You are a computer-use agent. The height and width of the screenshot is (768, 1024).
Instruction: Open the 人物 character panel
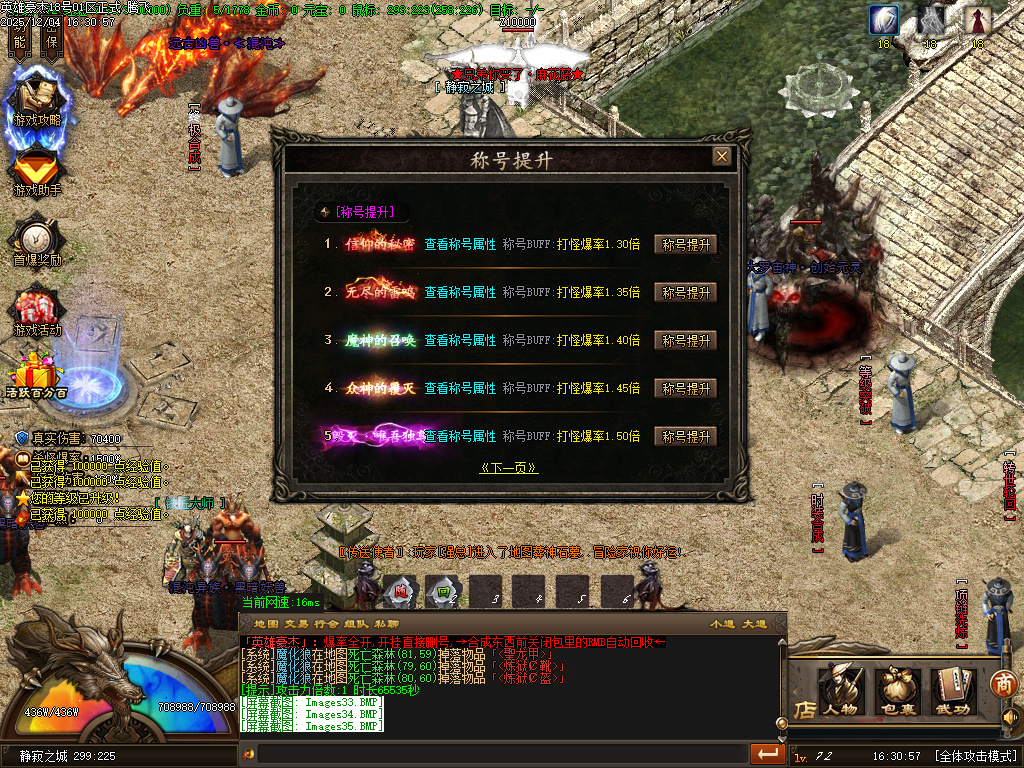841,690
